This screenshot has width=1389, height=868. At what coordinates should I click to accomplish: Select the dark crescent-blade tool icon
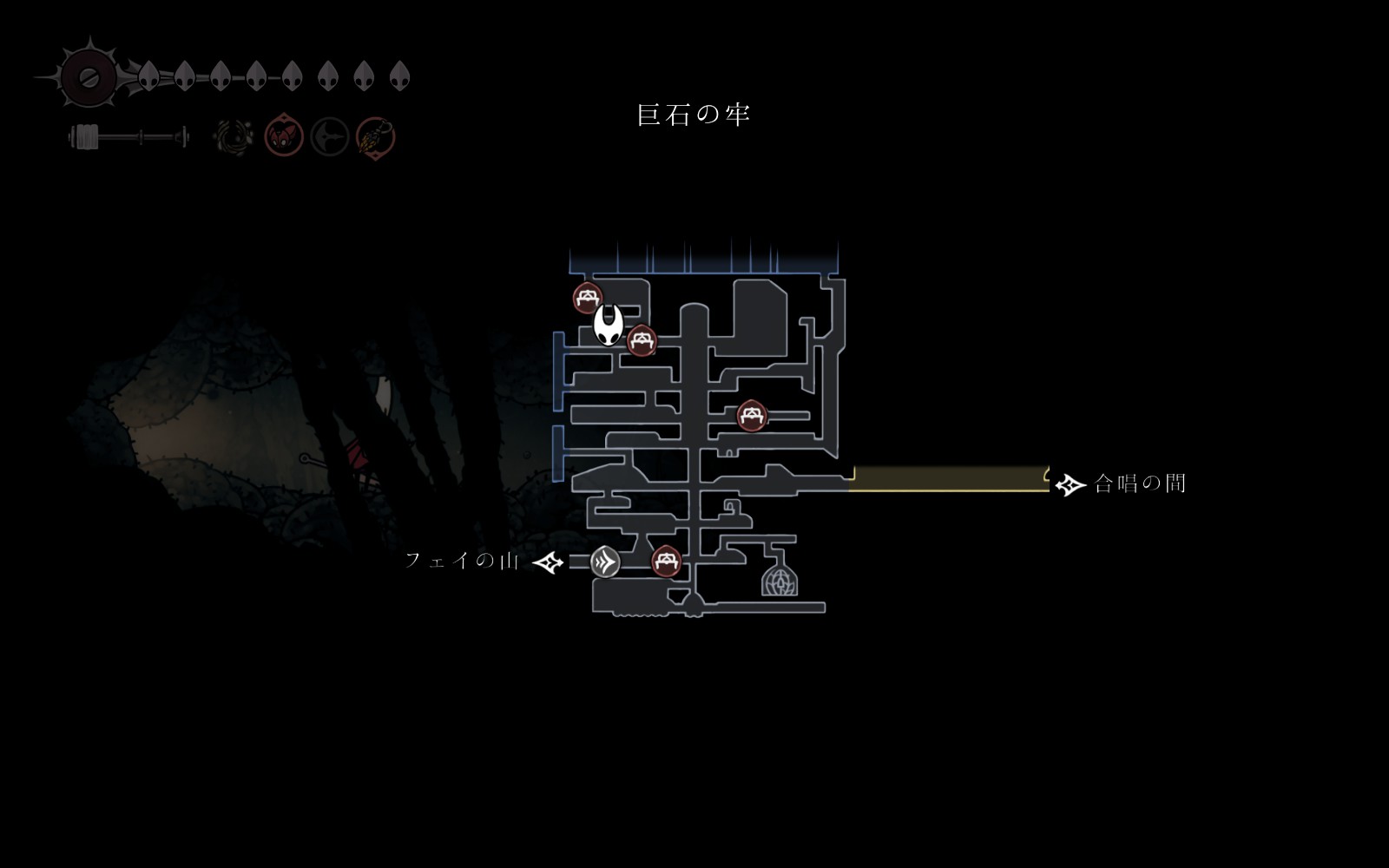point(330,137)
